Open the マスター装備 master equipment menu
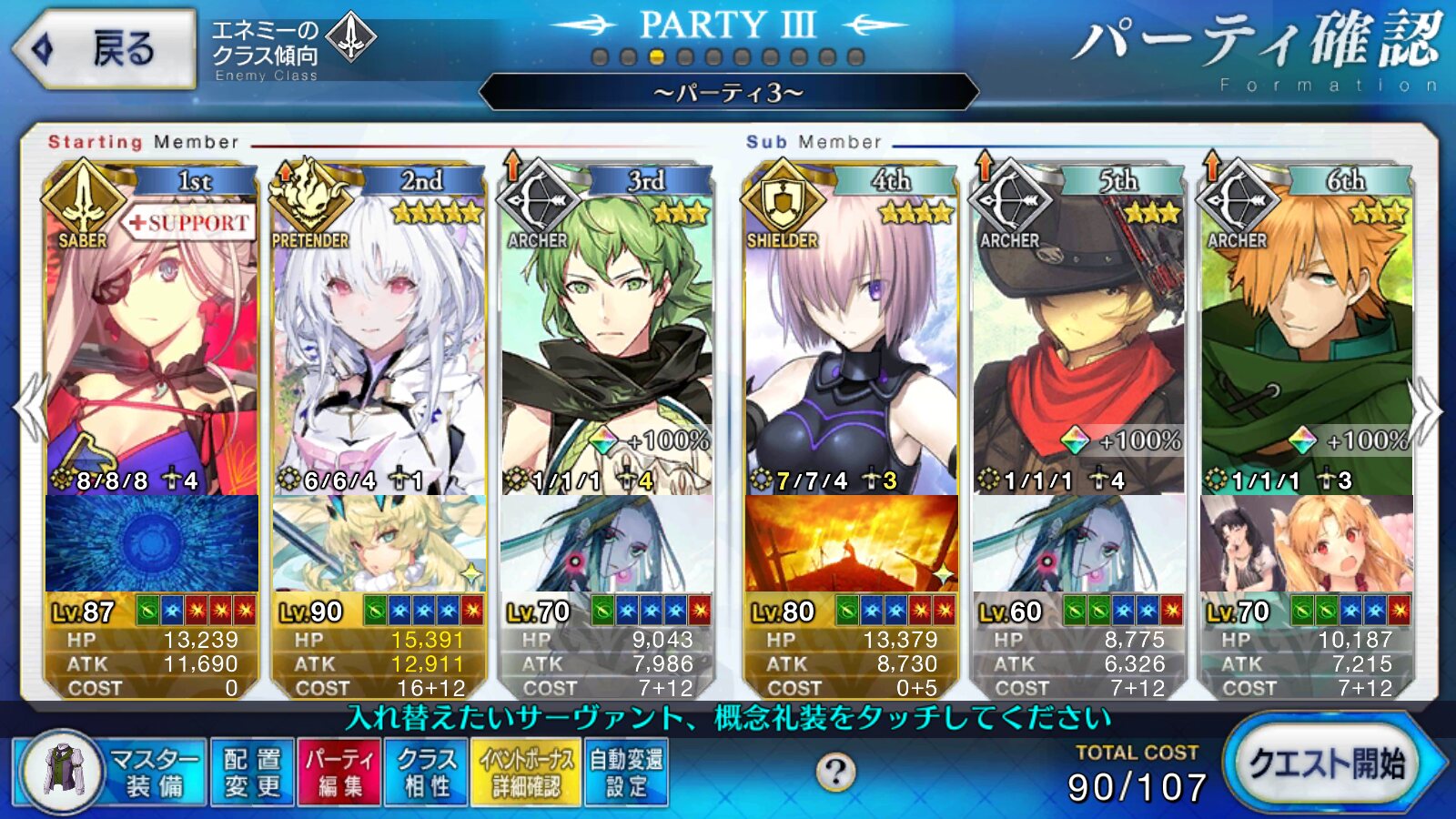This screenshot has width=1456, height=819. pyautogui.click(x=111, y=772)
